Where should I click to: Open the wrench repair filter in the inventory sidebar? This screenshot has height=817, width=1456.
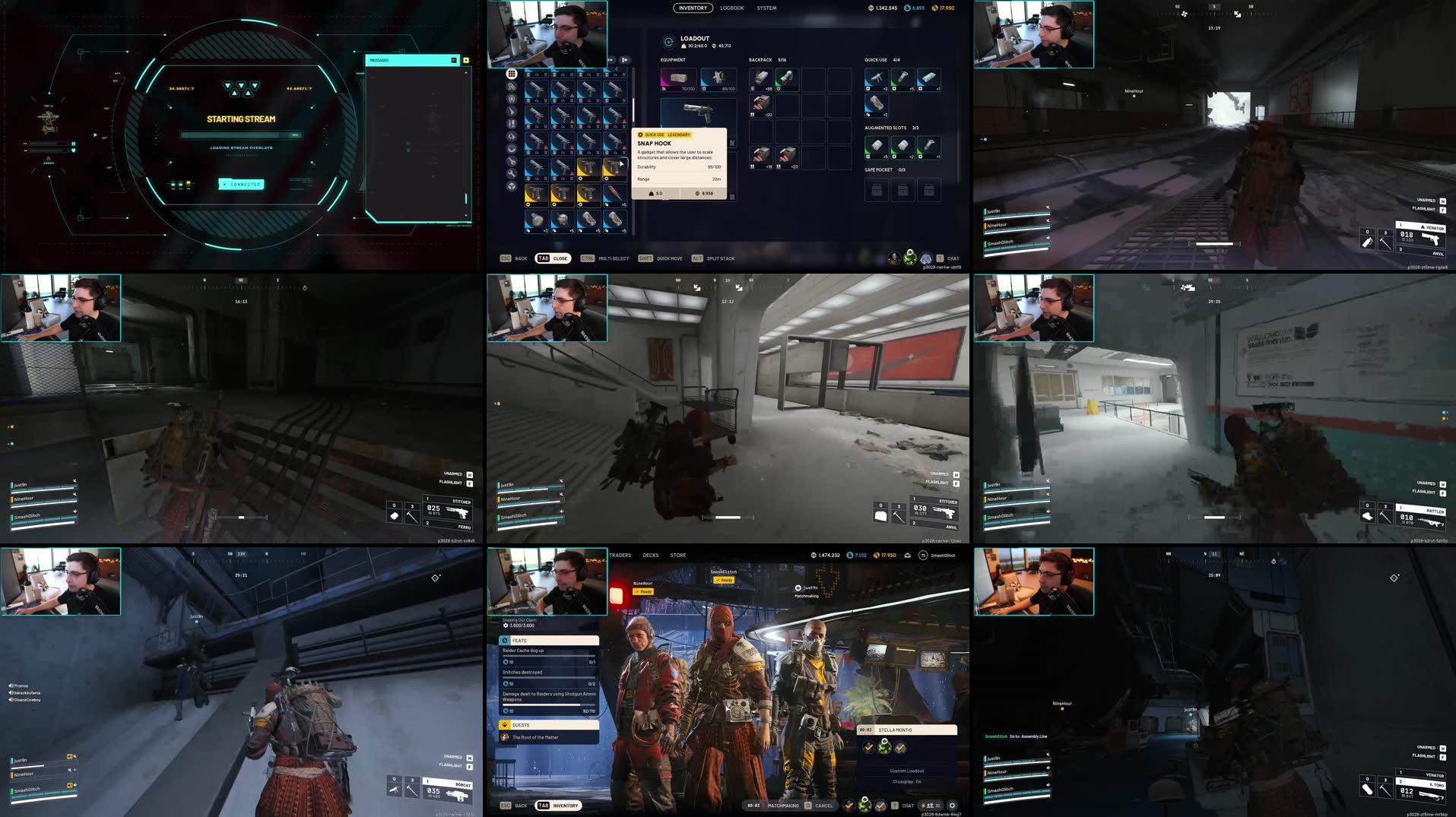[511, 173]
